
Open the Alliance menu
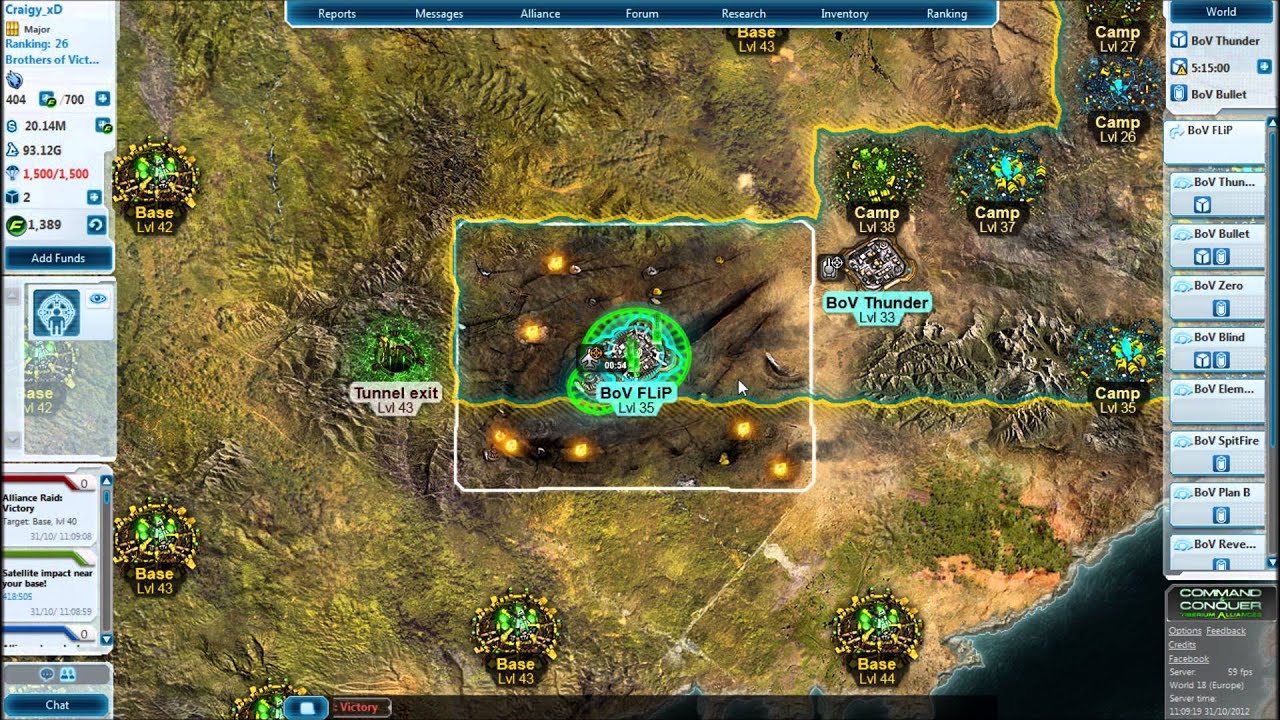click(x=540, y=14)
